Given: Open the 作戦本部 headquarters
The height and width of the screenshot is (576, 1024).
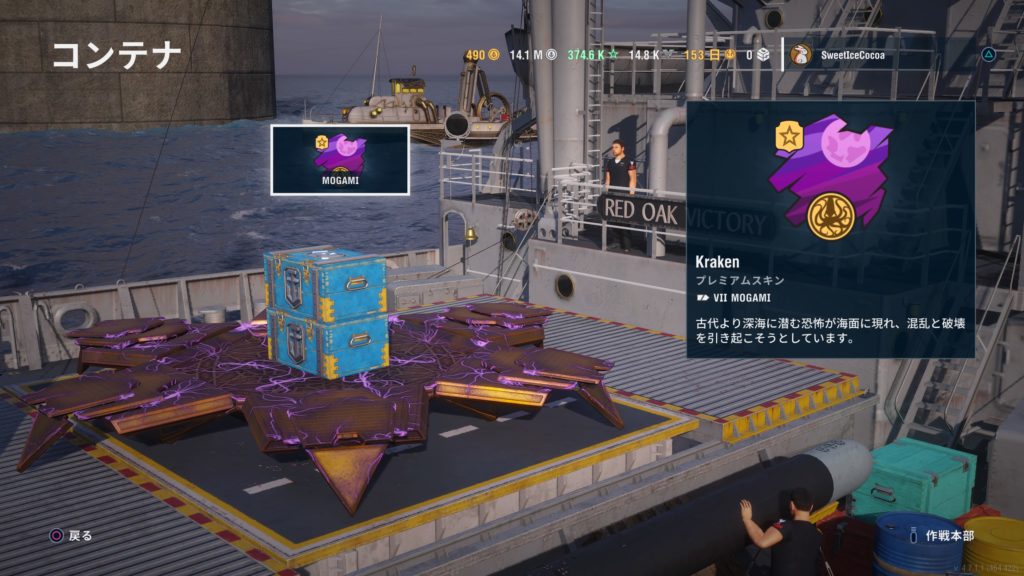Looking at the screenshot, I should [948, 535].
